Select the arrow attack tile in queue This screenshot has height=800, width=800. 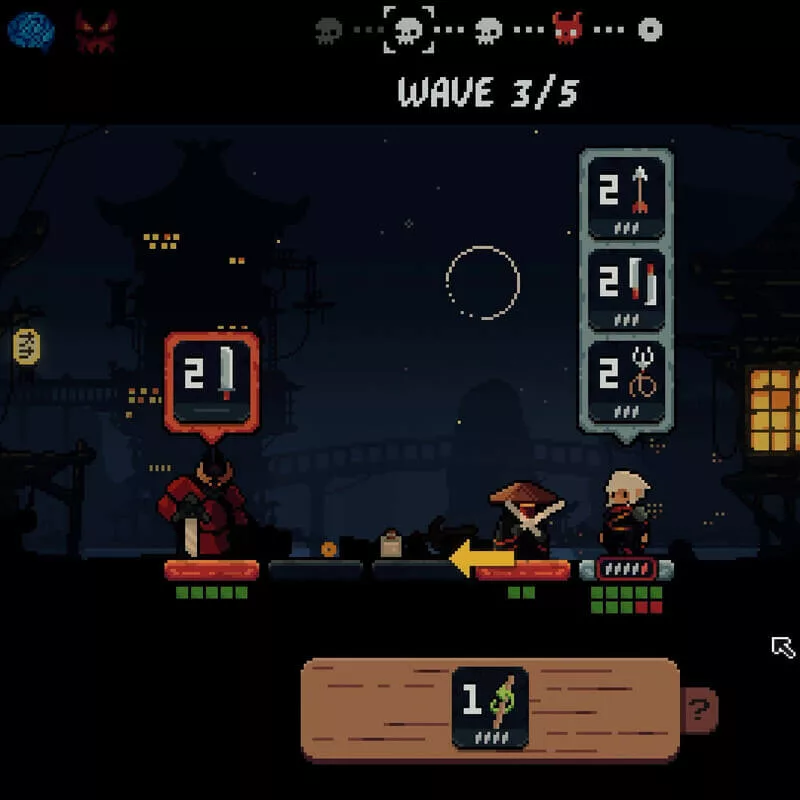[626, 195]
